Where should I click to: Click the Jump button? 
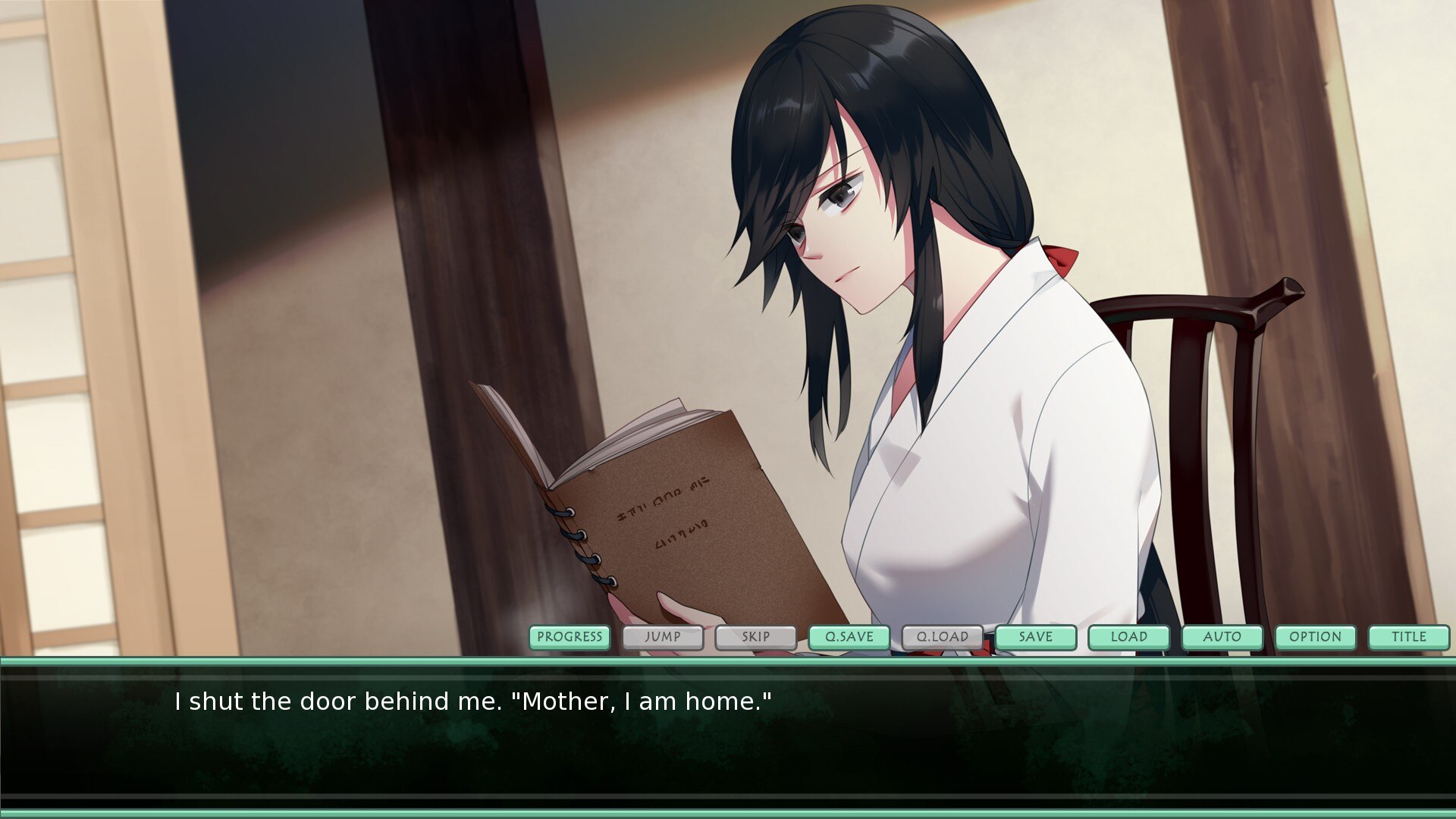coord(663,637)
